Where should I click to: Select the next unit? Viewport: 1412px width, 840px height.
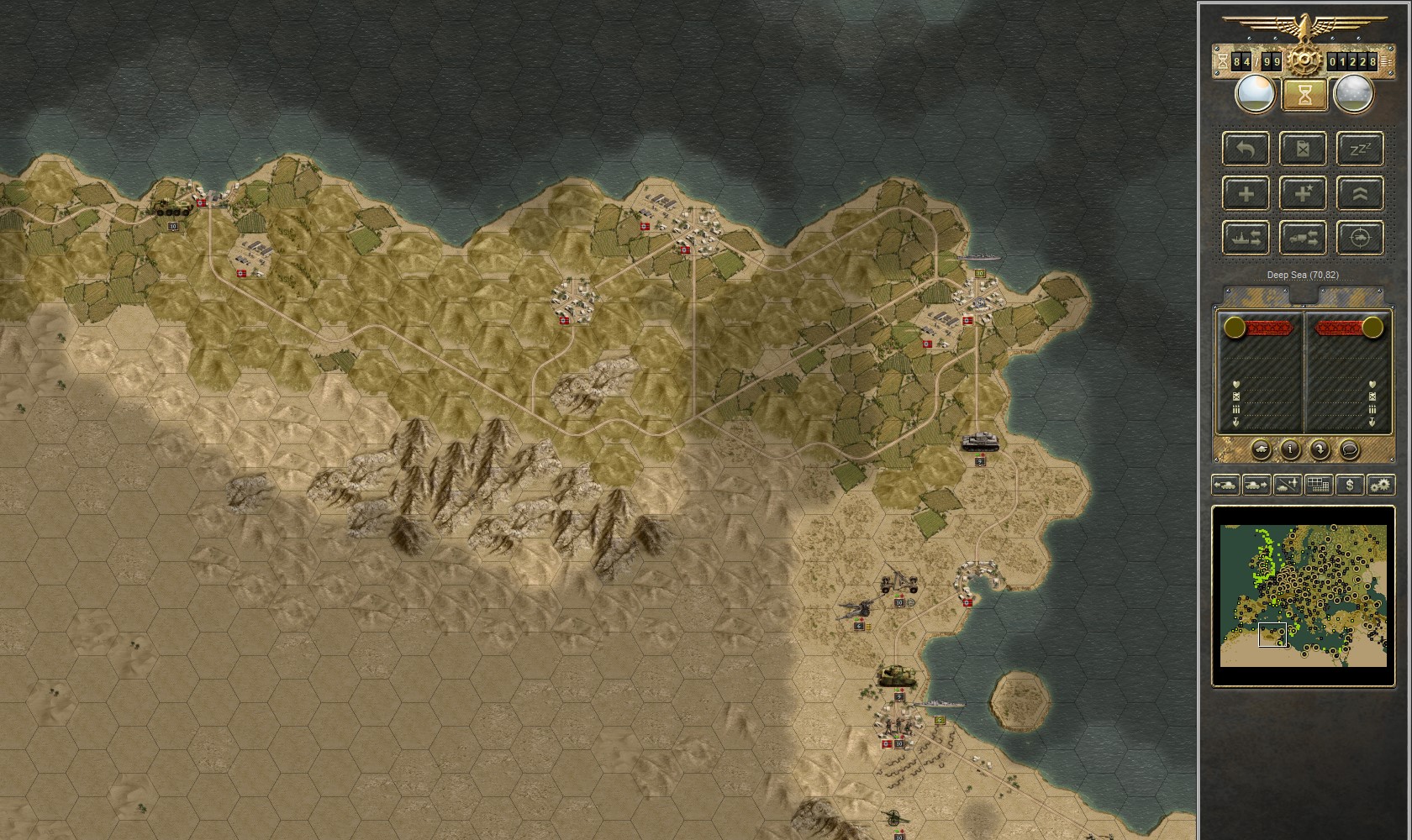(x=1257, y=485)
